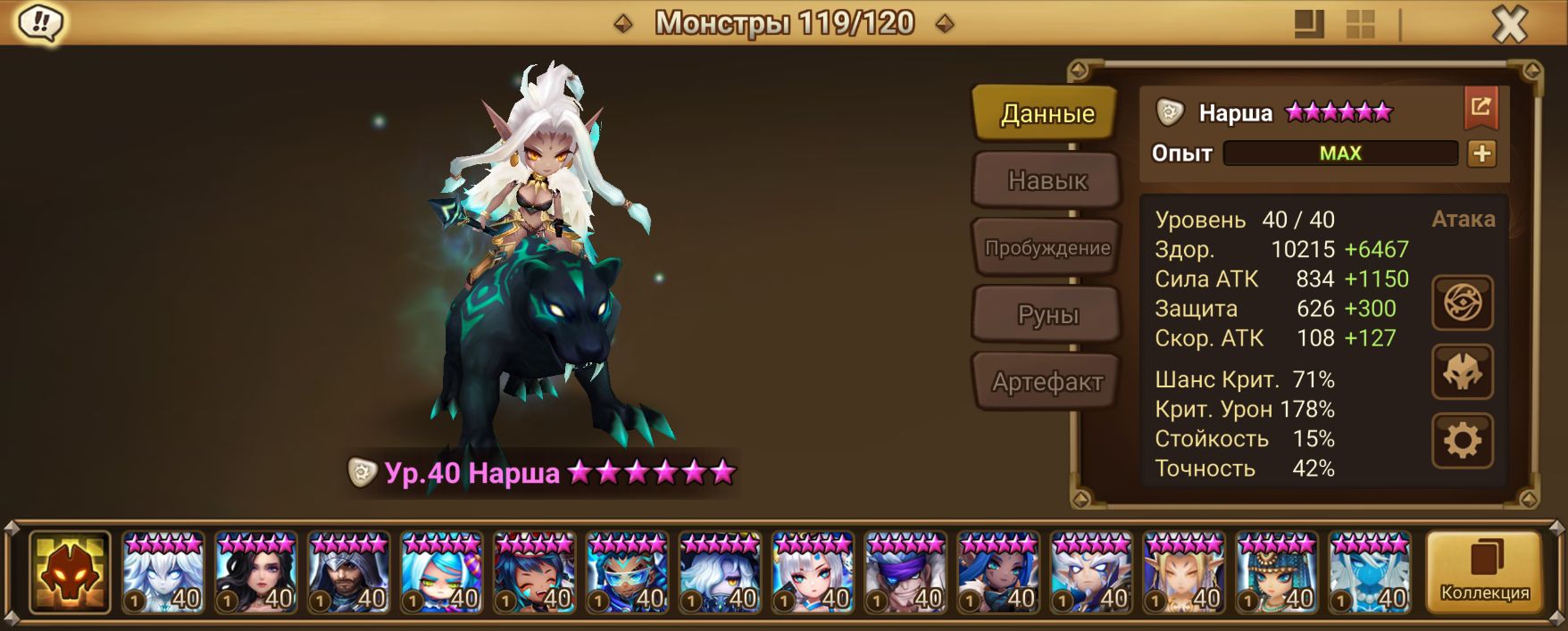Screen dimensions: 1568x631
Task: Open the chat speech bubble icon
Action: point(39,23)
